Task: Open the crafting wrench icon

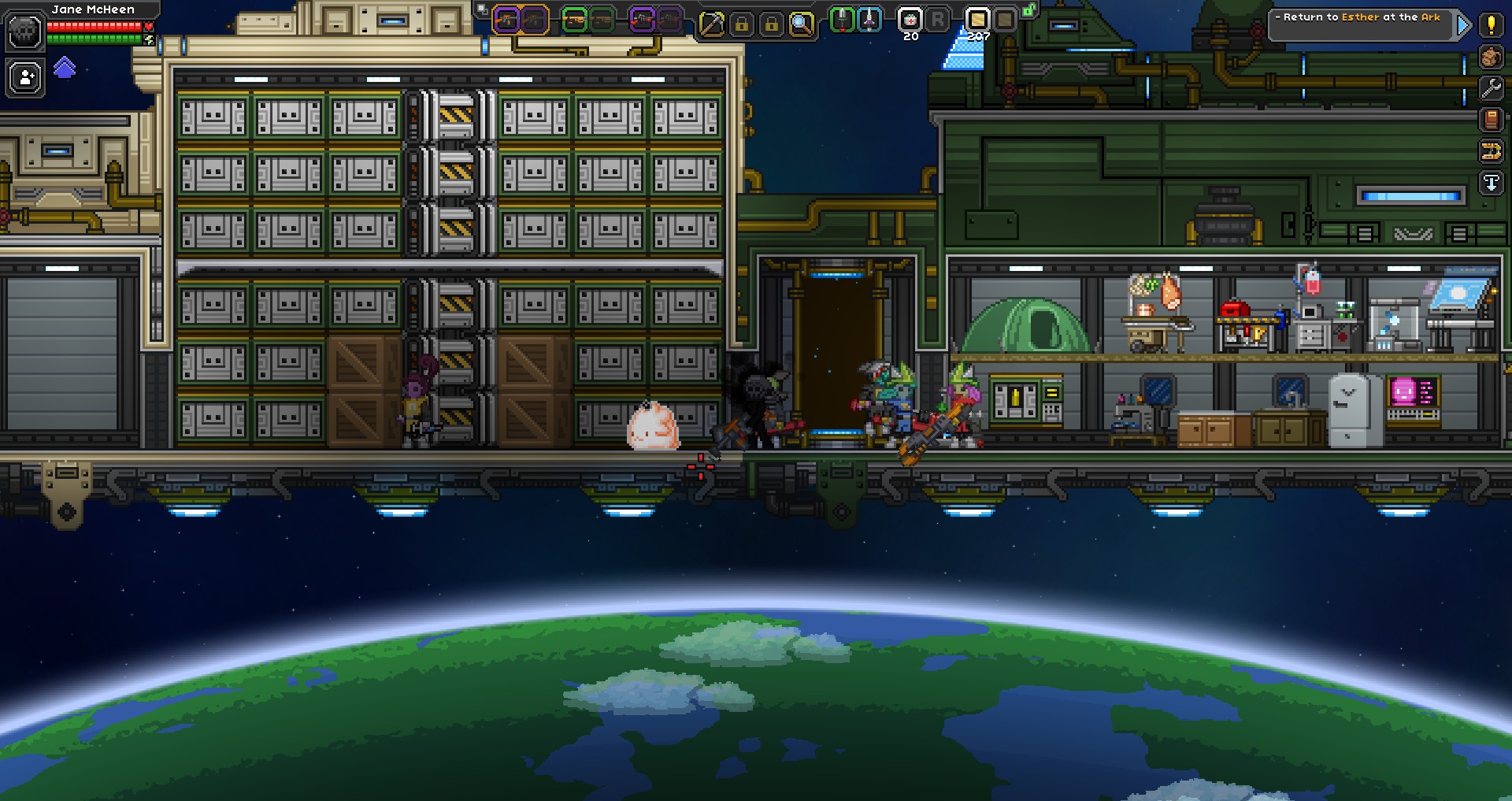Action: pyautogui.click(x=1491, y=88)
